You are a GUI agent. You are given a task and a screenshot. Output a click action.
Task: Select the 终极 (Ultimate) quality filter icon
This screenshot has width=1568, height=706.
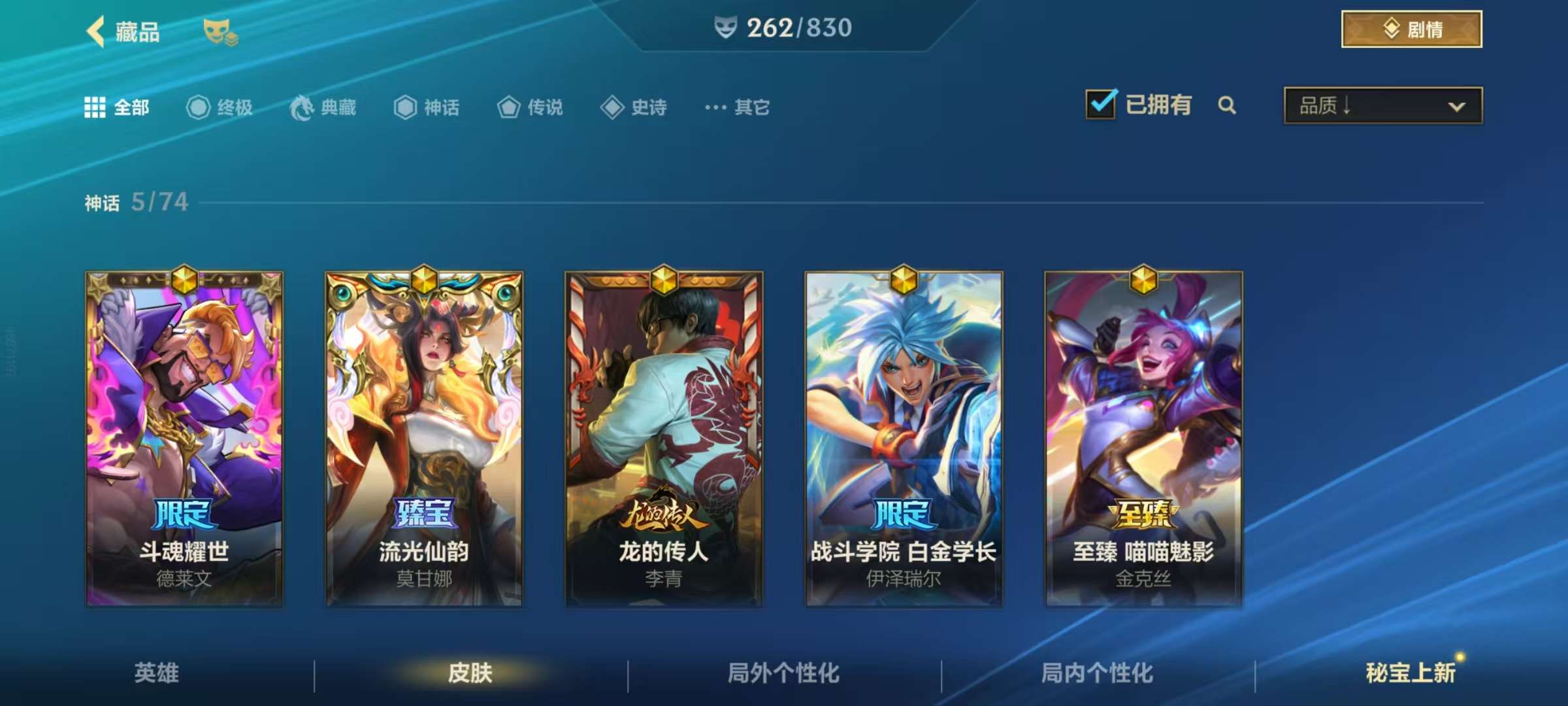coord(200,107)
